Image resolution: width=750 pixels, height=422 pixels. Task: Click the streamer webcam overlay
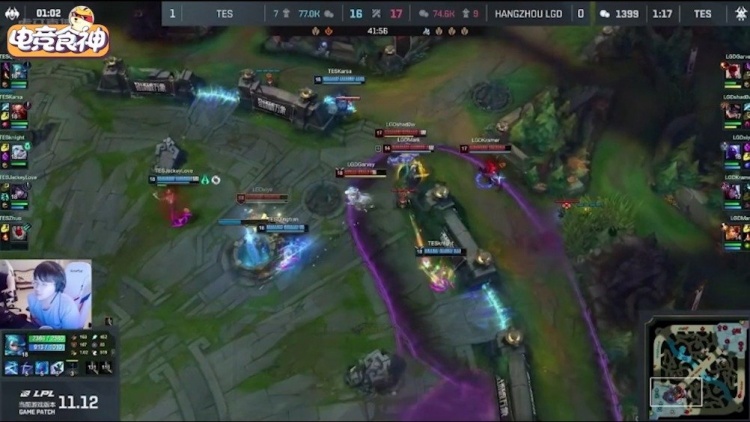[47, 292]
